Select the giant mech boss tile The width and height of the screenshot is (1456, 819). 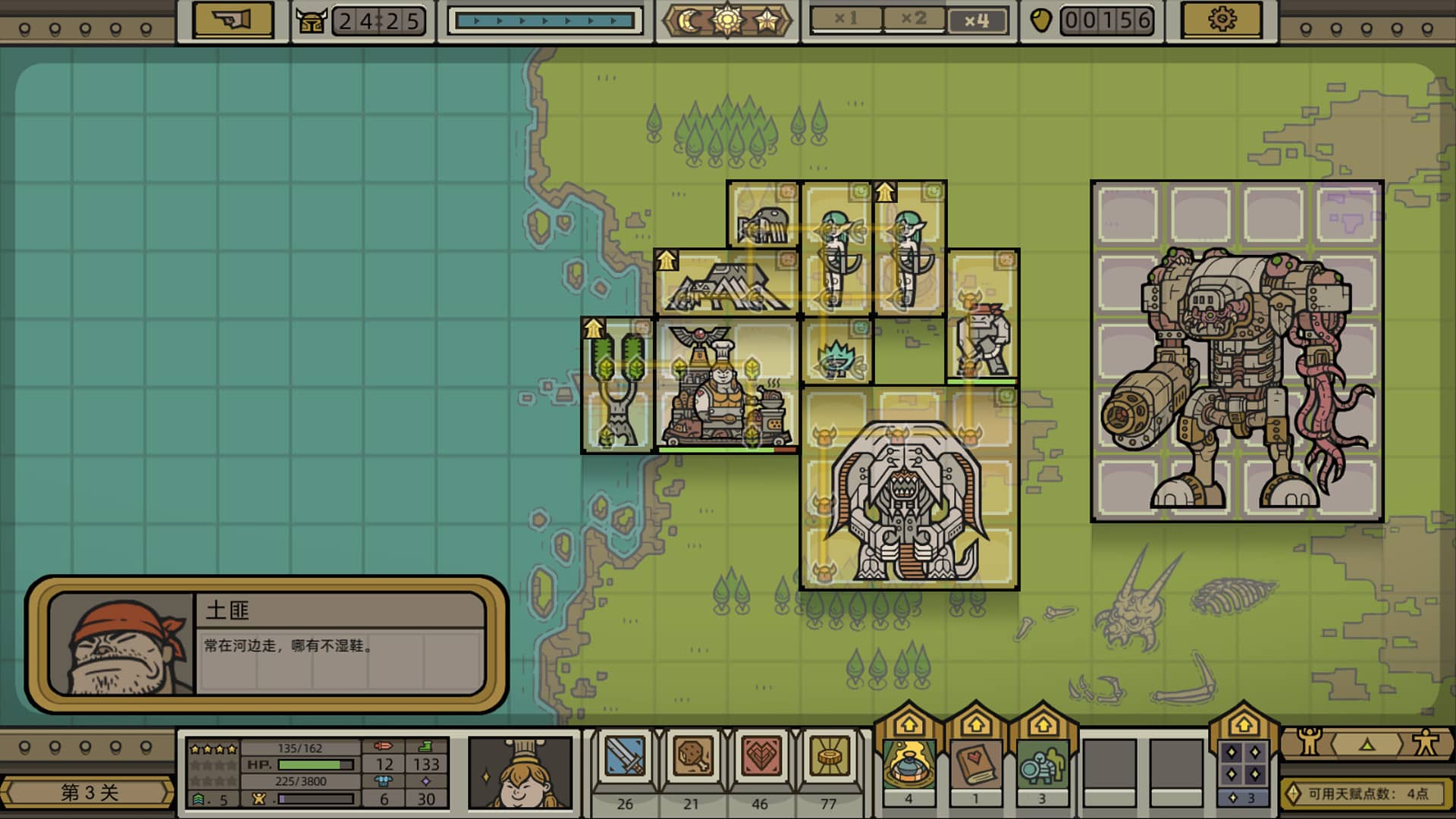tap(1237, 351)
